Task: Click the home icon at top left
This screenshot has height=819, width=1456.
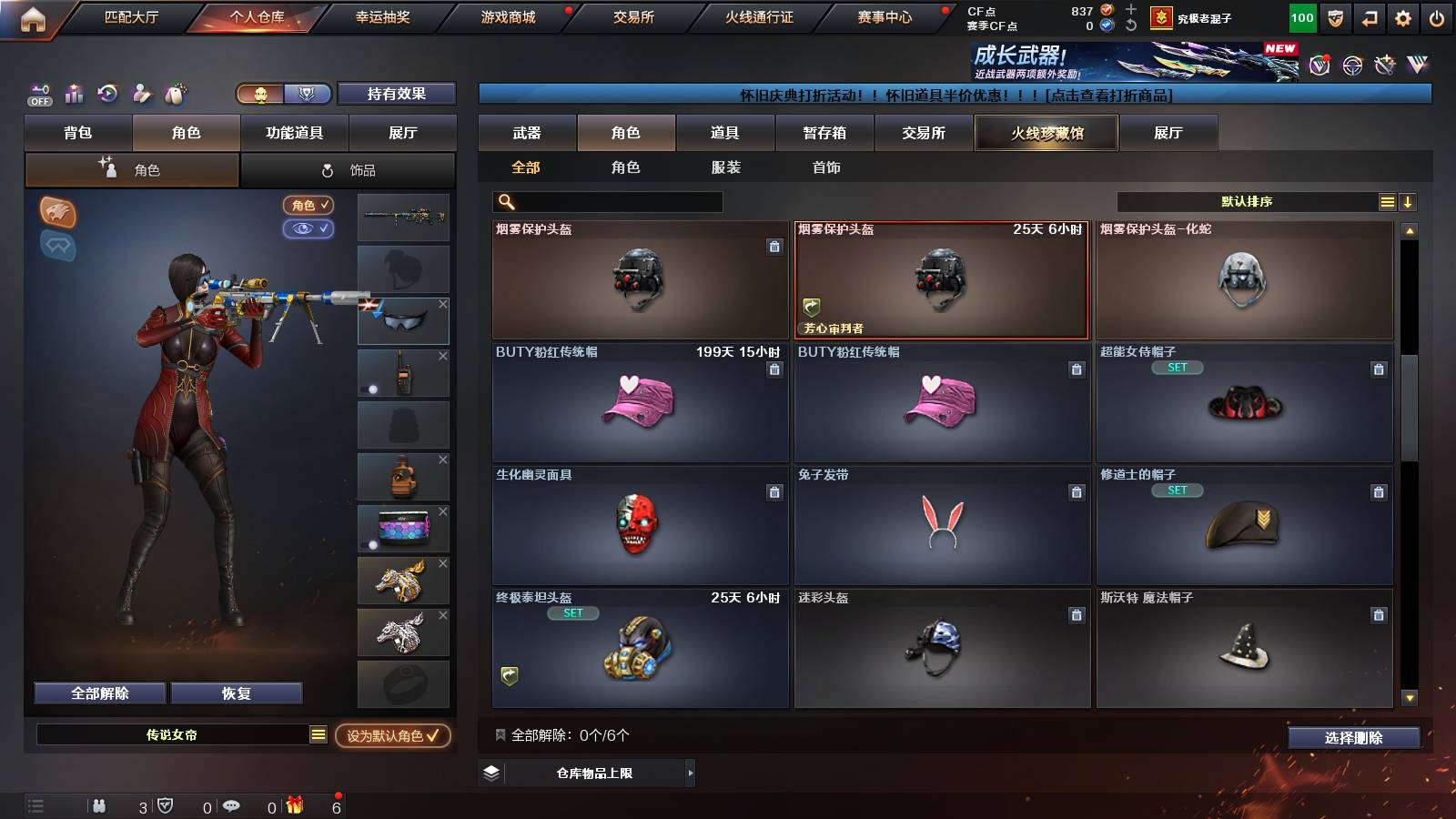Action: (33, 15)
